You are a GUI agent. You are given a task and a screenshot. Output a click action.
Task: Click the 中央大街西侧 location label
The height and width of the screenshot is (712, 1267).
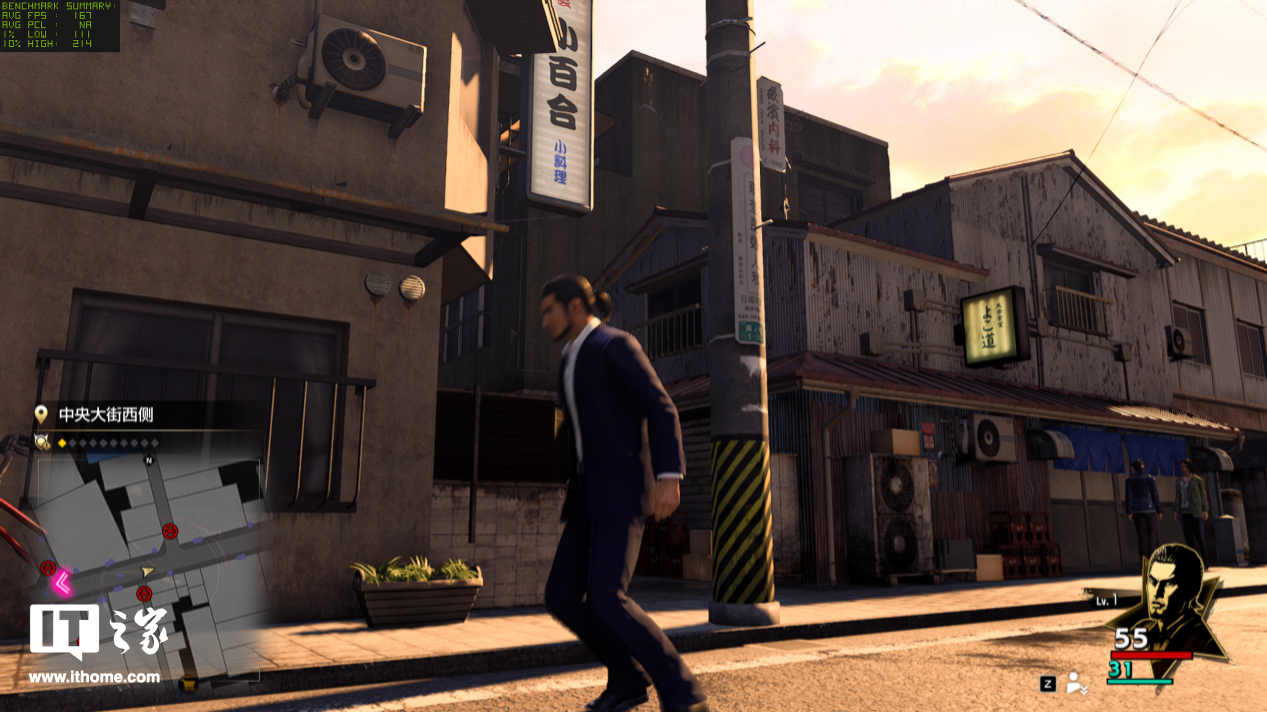[x=106, y=414]
